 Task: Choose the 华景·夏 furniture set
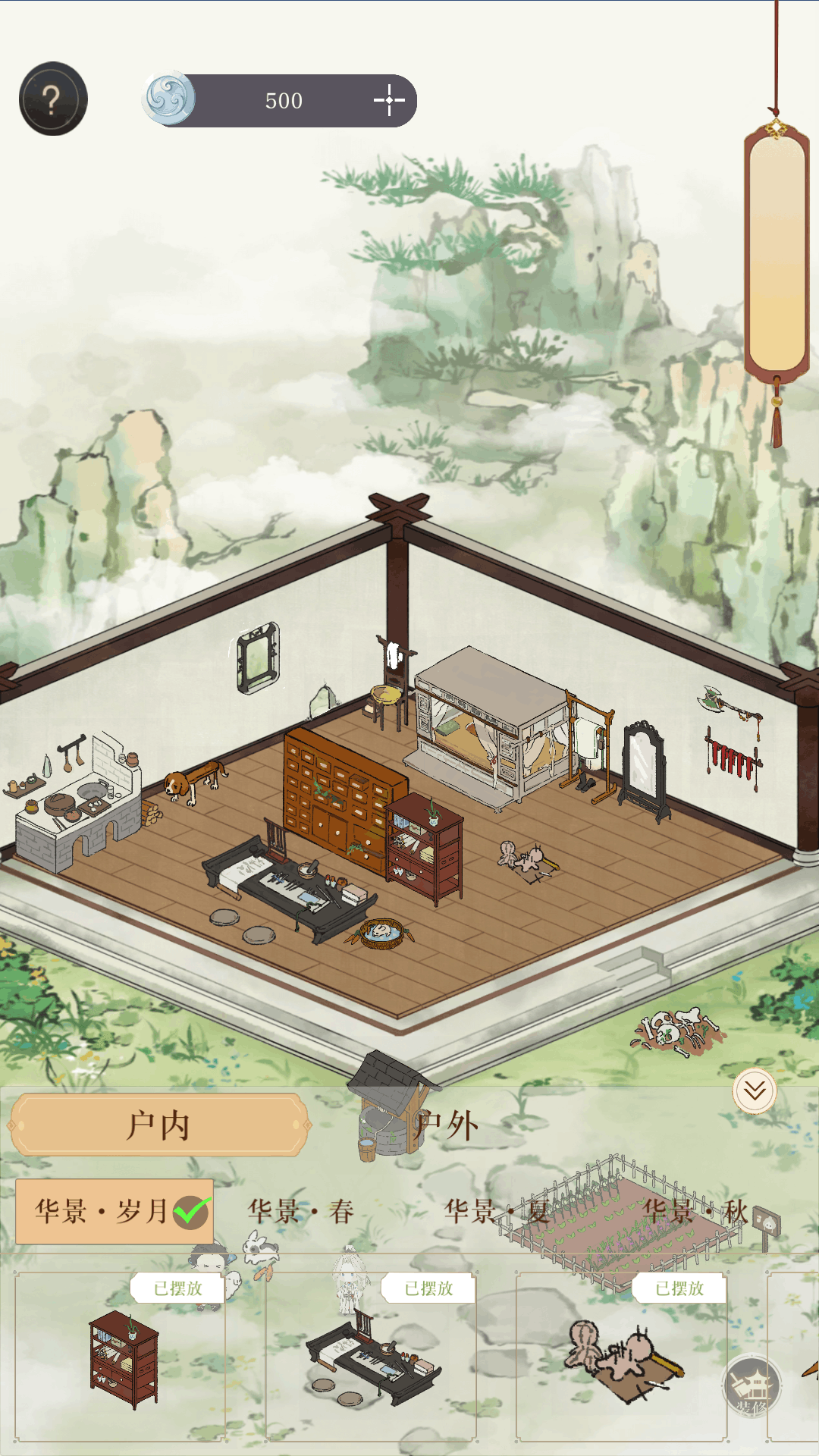click(x=497, y=1211)
